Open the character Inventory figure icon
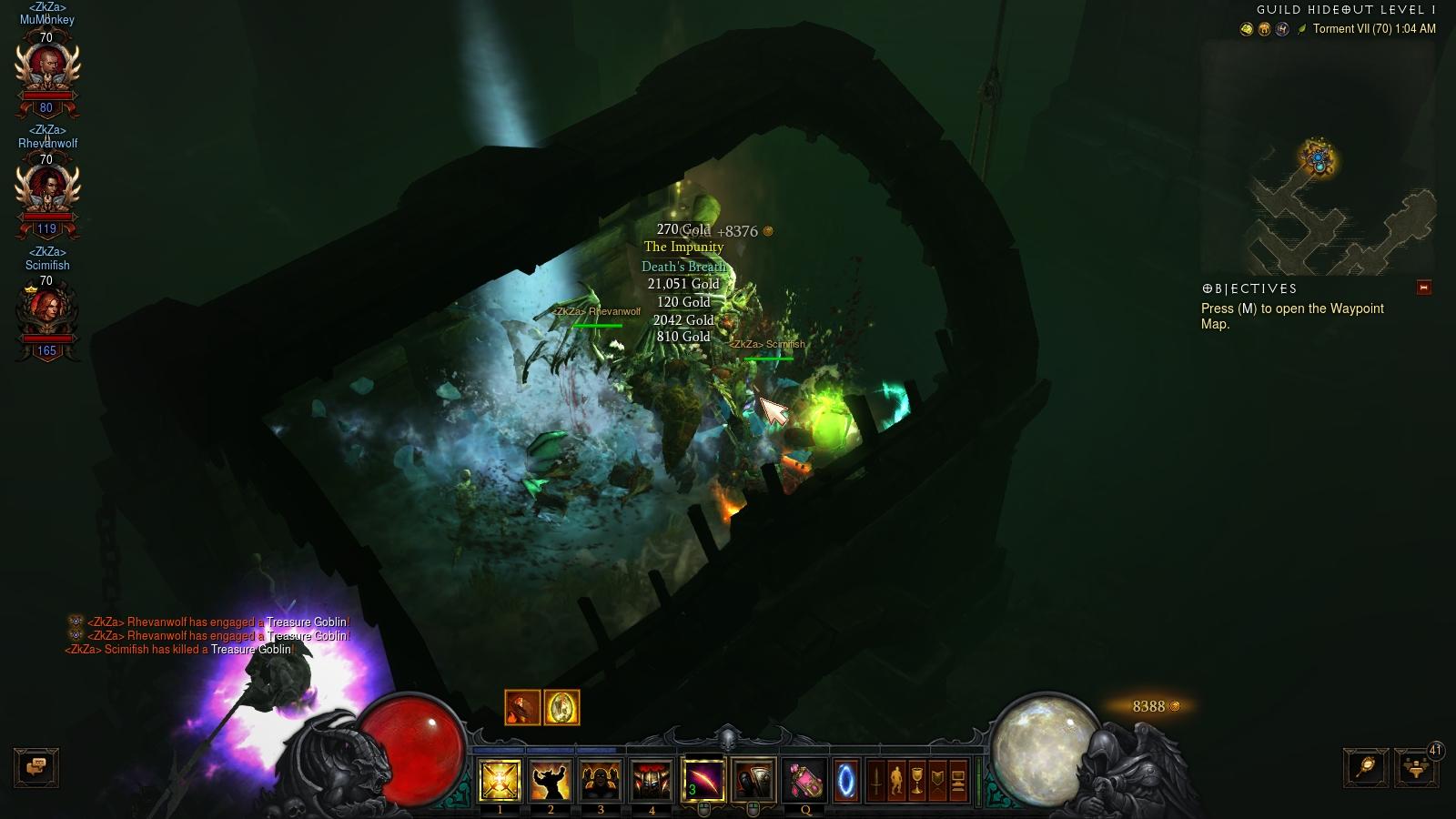 coord(896,781)
